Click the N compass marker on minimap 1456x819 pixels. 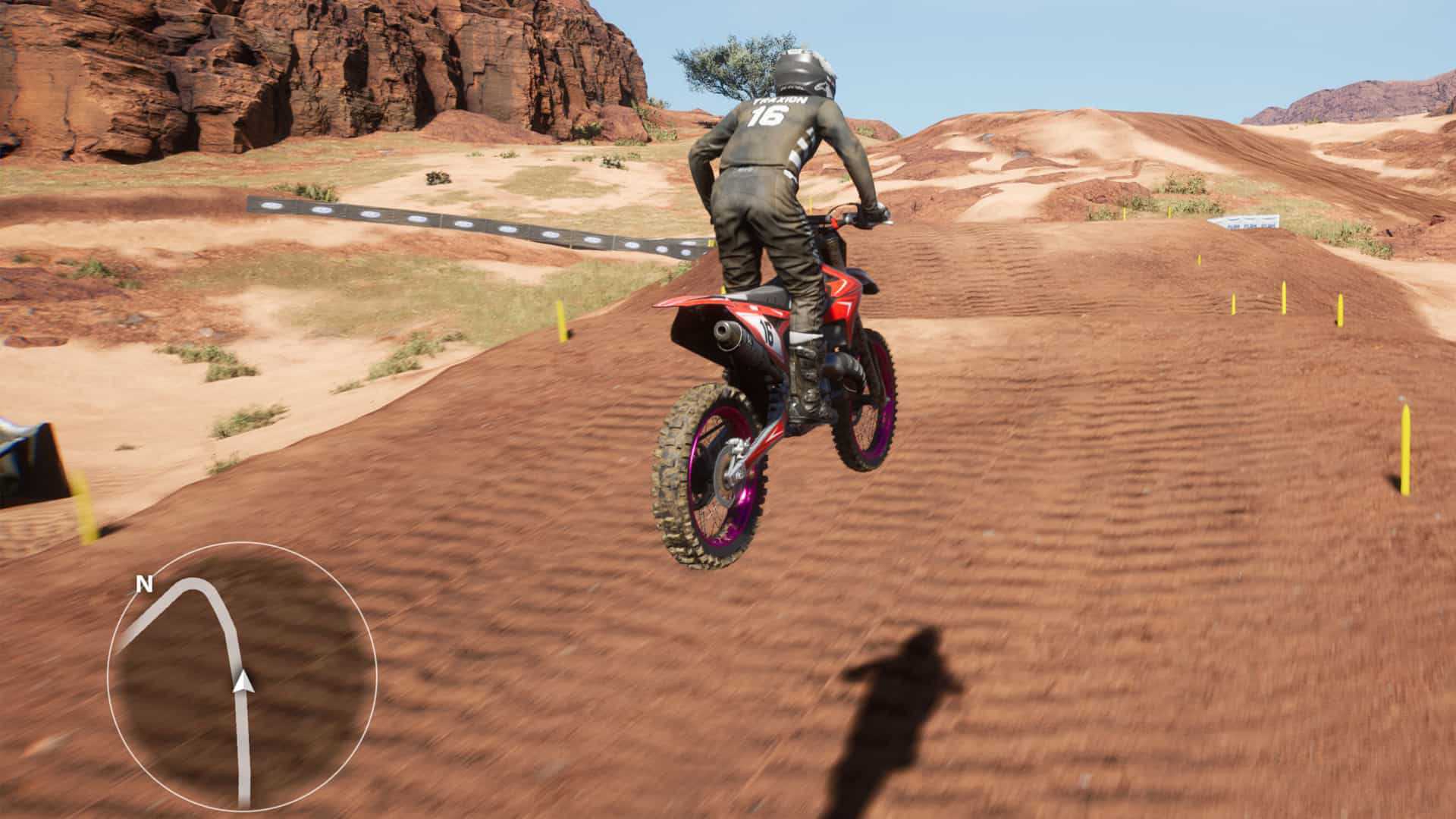143,584
